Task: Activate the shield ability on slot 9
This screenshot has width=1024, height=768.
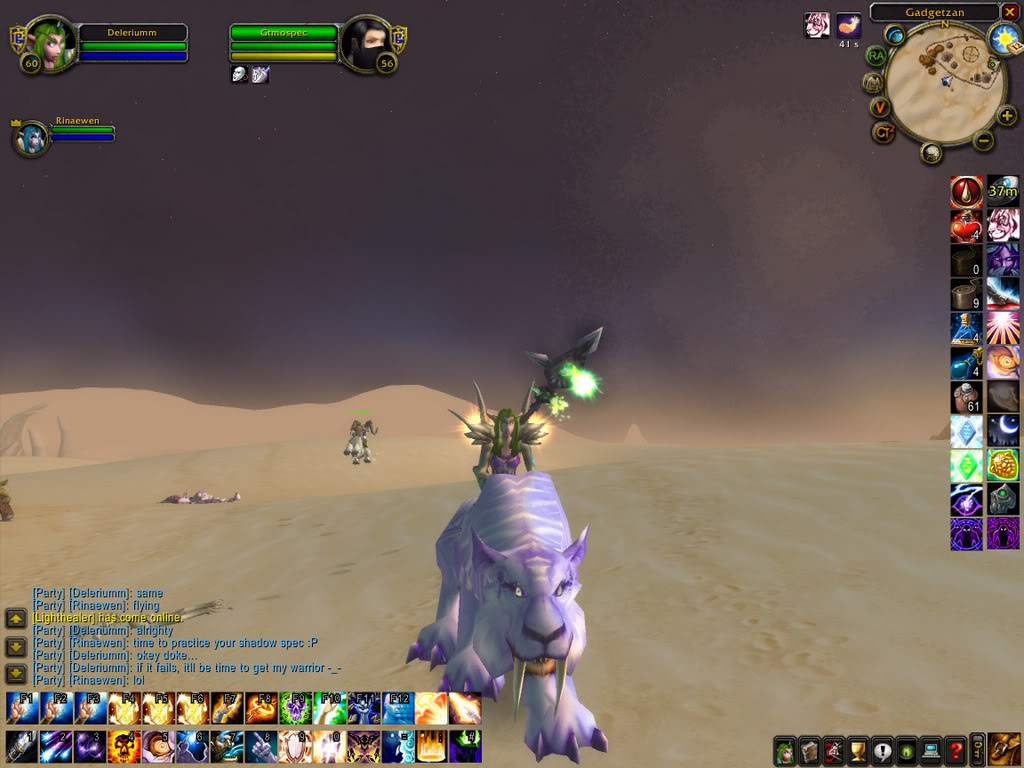Action: click(294, 746)
